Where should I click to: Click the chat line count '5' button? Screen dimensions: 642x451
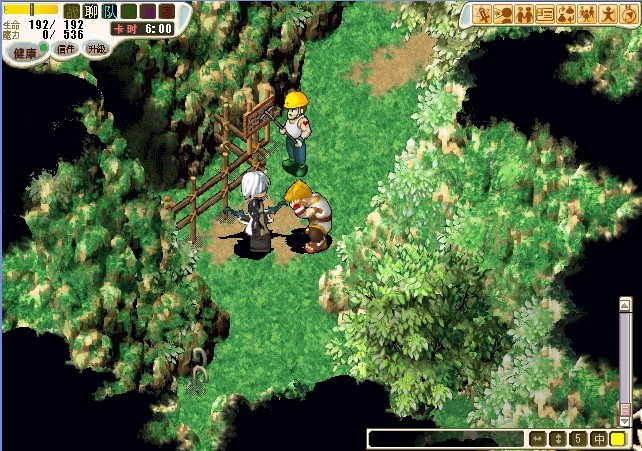click(578, 439)
